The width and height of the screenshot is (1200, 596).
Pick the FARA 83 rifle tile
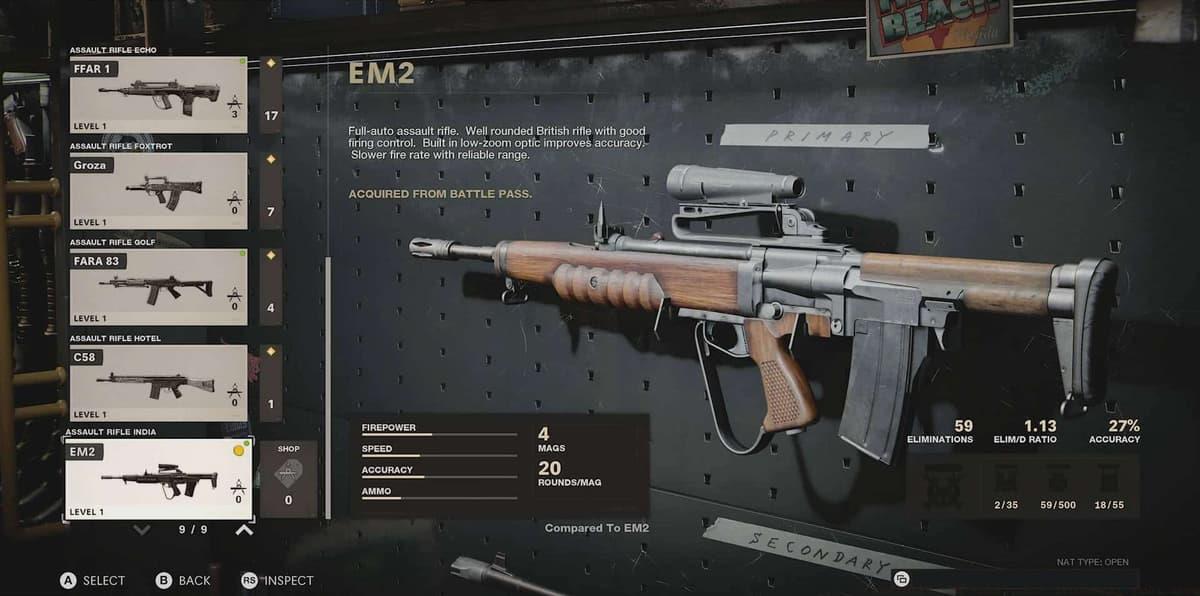coord(158,287)
